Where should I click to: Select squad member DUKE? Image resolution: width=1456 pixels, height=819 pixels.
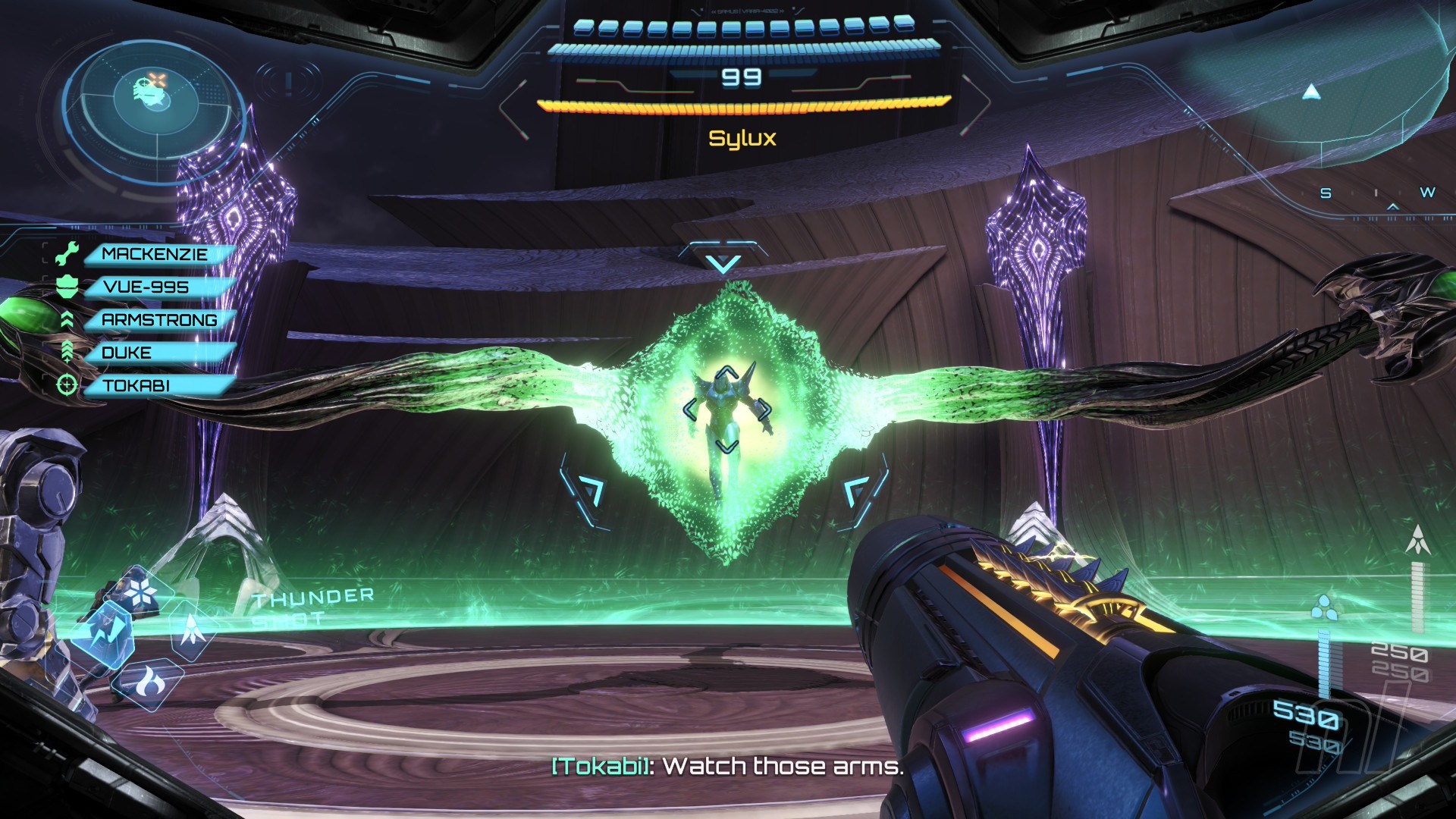127,353
